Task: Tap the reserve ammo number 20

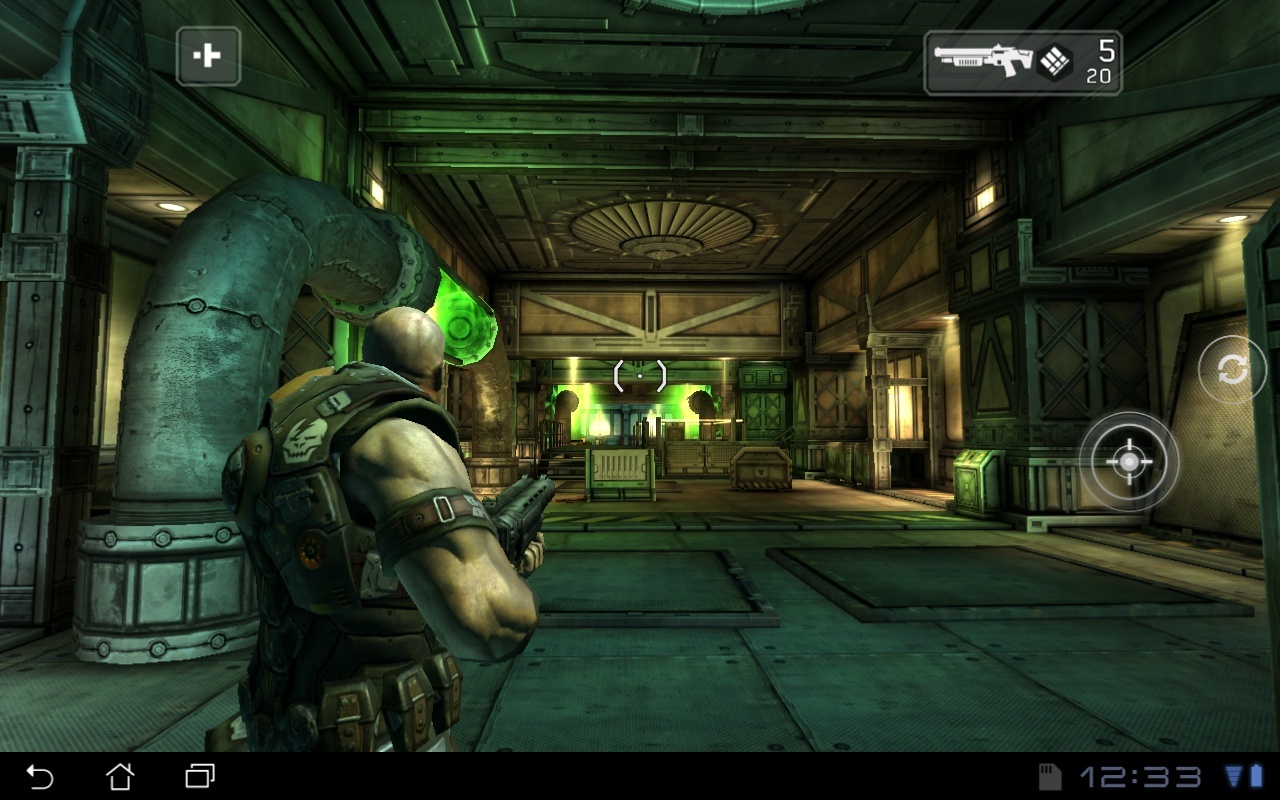Action: pyautogui.click(x=1101, y=74)
